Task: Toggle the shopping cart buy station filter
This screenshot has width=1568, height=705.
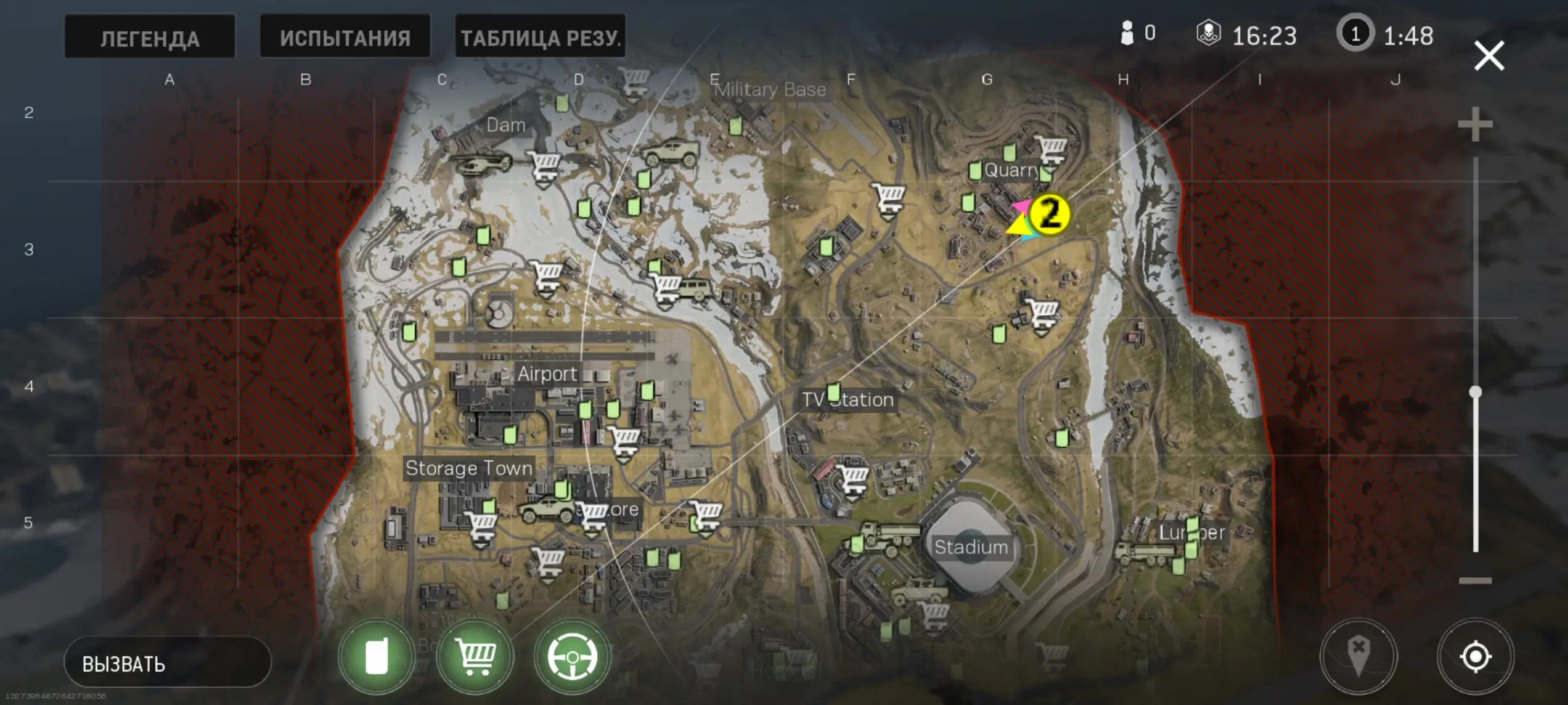Action: [x=475, y=657]
